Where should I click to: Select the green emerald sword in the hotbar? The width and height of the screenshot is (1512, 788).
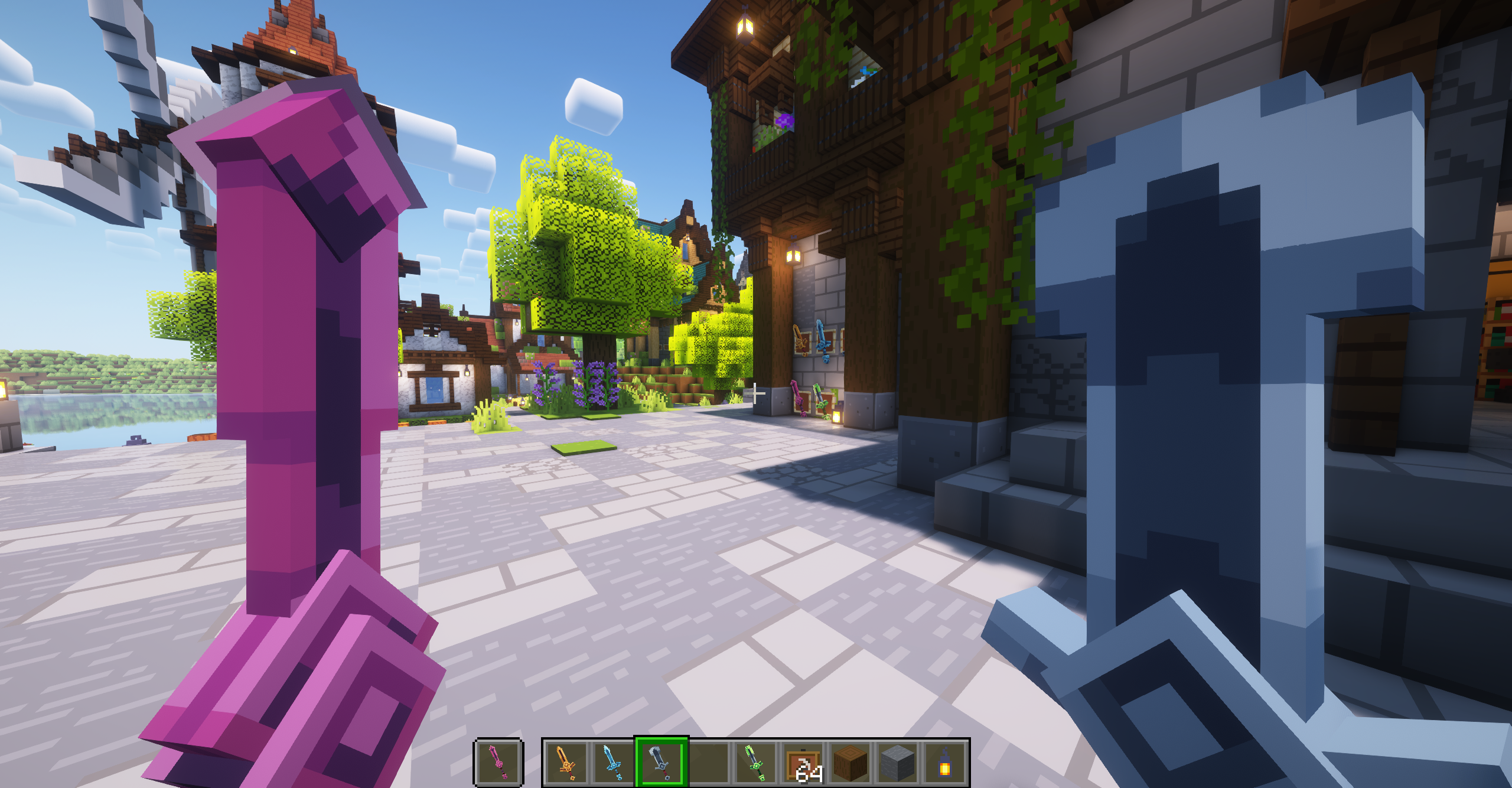click(x=756, y=762)
